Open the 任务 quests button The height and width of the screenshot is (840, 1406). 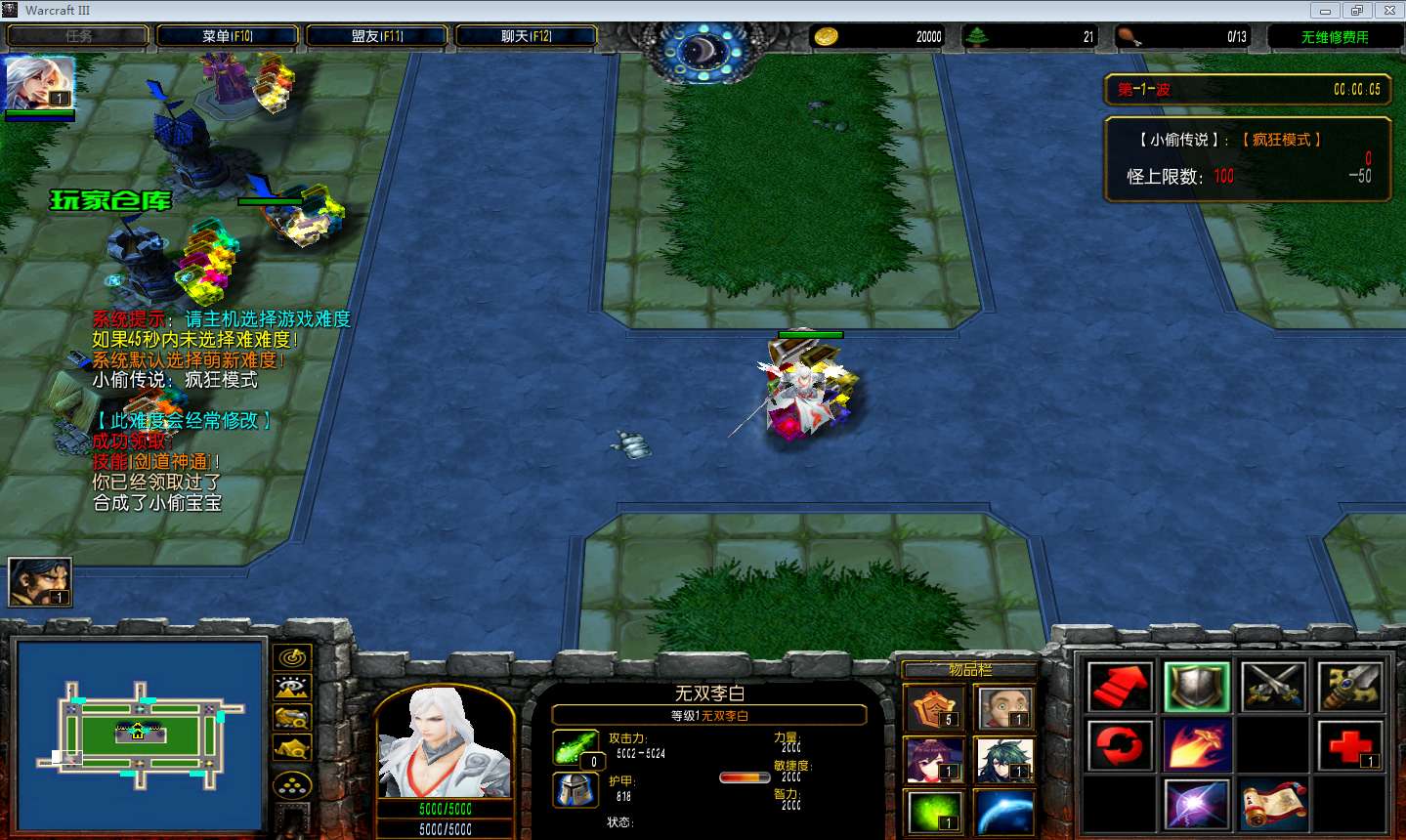pyautogui.click(x=78, y=36)
